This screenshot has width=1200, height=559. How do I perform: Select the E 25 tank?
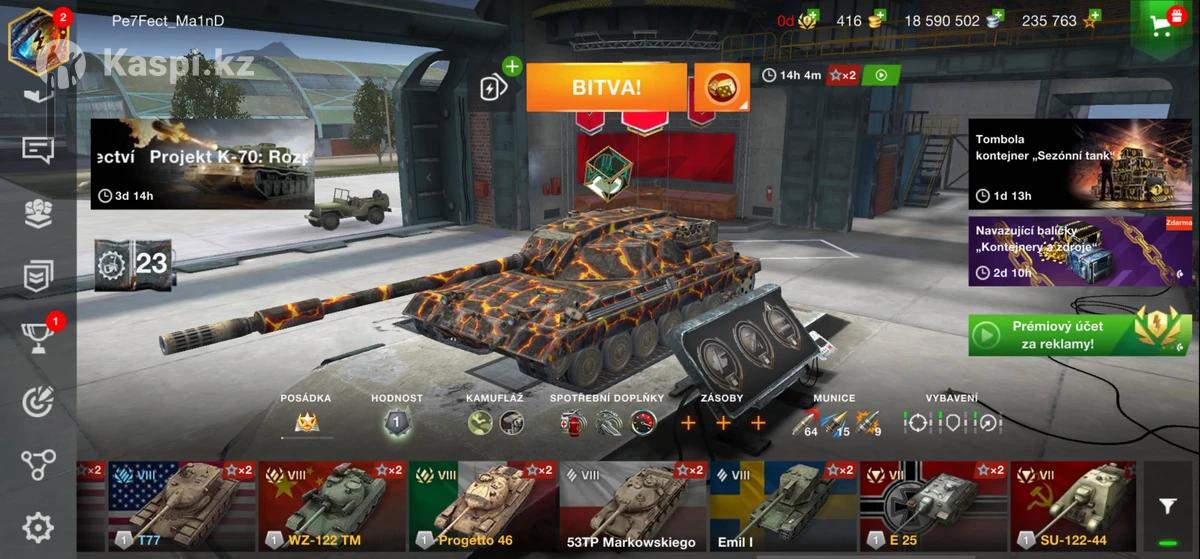click(932, 506)
